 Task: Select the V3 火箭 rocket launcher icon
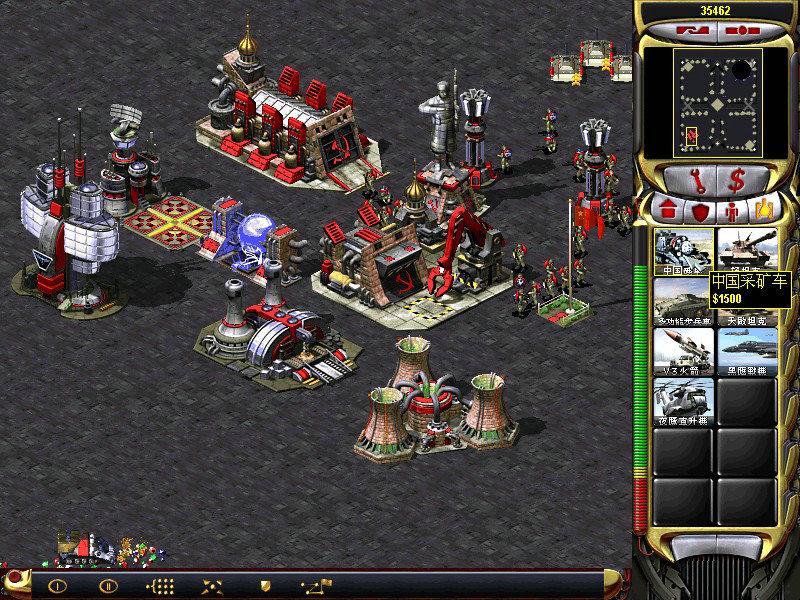(x=684, y=351)
